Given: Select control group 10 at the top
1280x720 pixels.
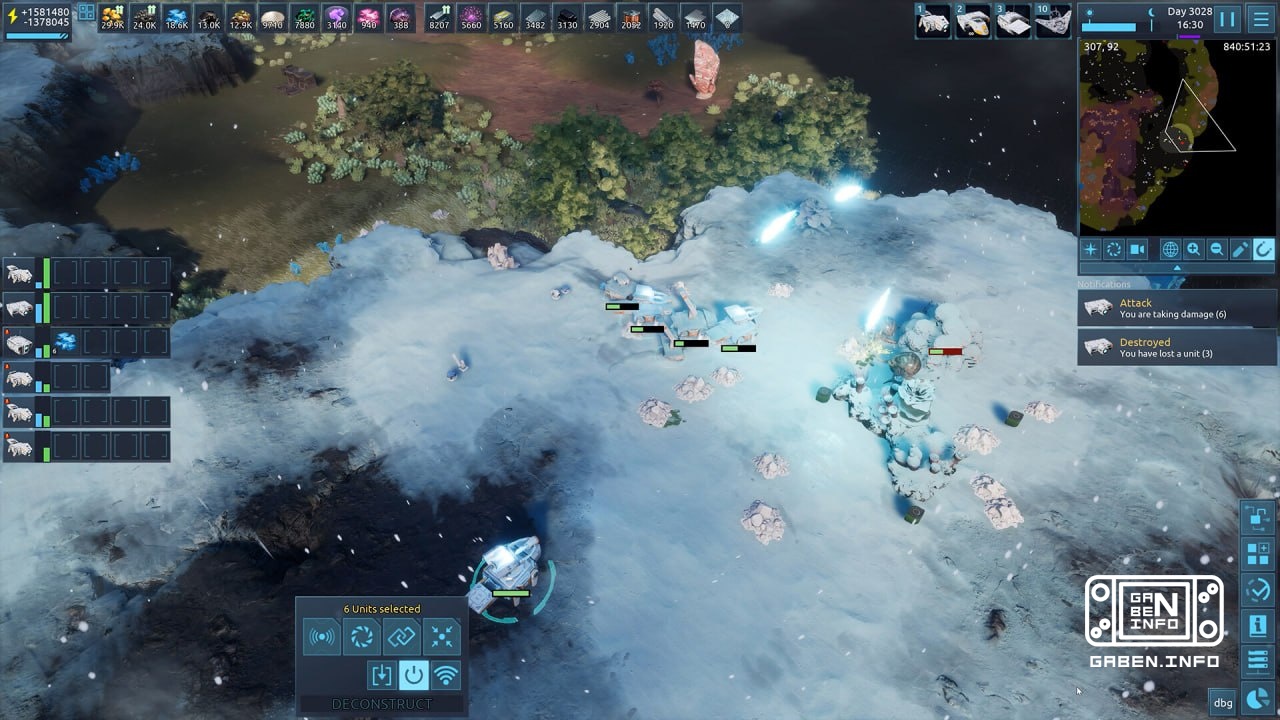Looking at the screenshot, I should [1053, 18].
